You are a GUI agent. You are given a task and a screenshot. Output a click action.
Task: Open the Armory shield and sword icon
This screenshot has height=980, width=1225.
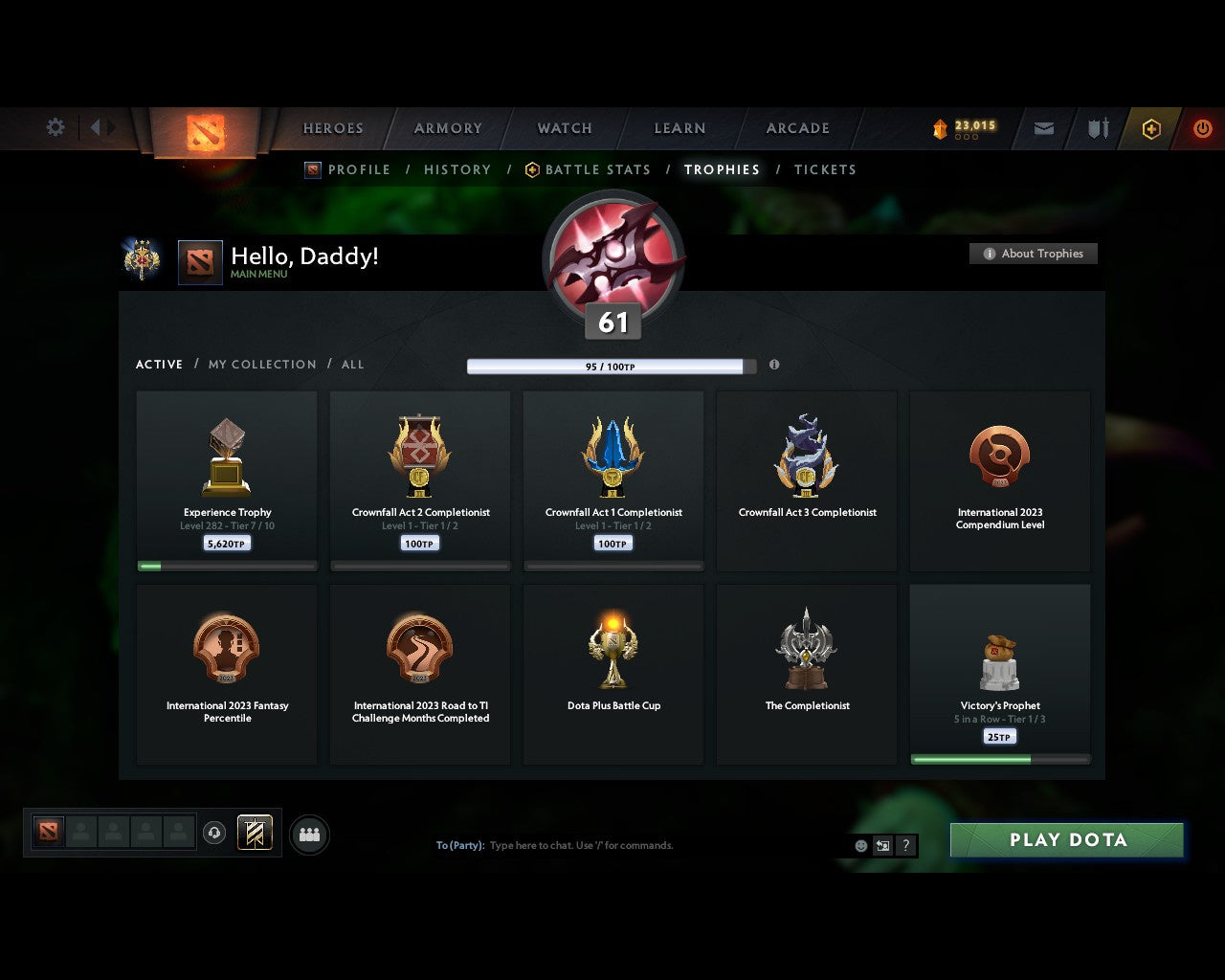point(1097,128)
